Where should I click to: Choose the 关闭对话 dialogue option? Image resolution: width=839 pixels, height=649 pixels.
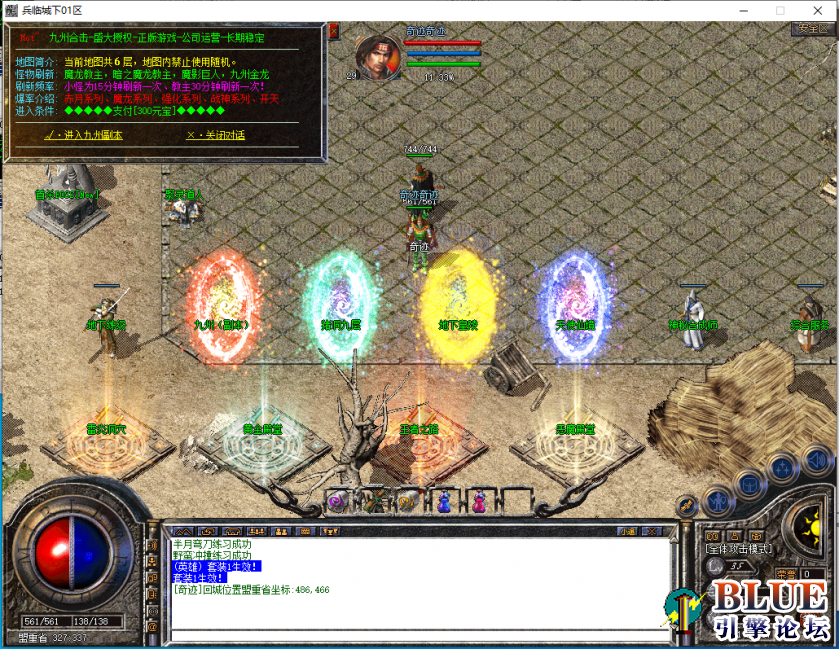click(215, 135)
